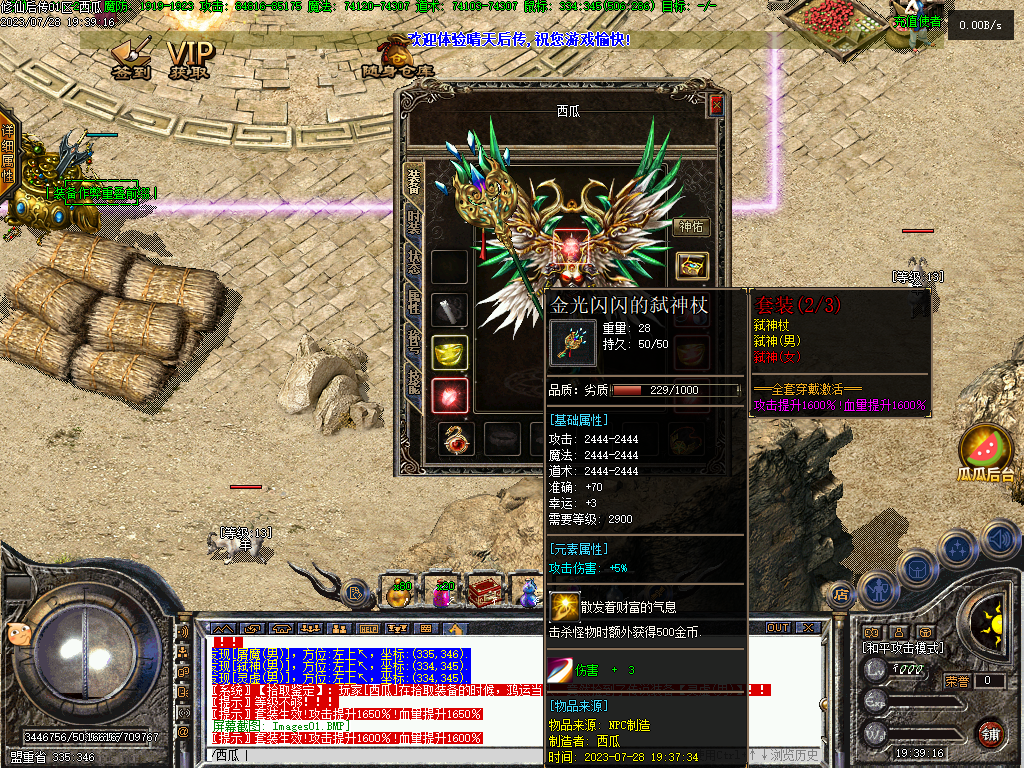Expand the 详细属性 detailed attributes panel
The height and width of the screenshot is (768, 1024).
point(8,154)
